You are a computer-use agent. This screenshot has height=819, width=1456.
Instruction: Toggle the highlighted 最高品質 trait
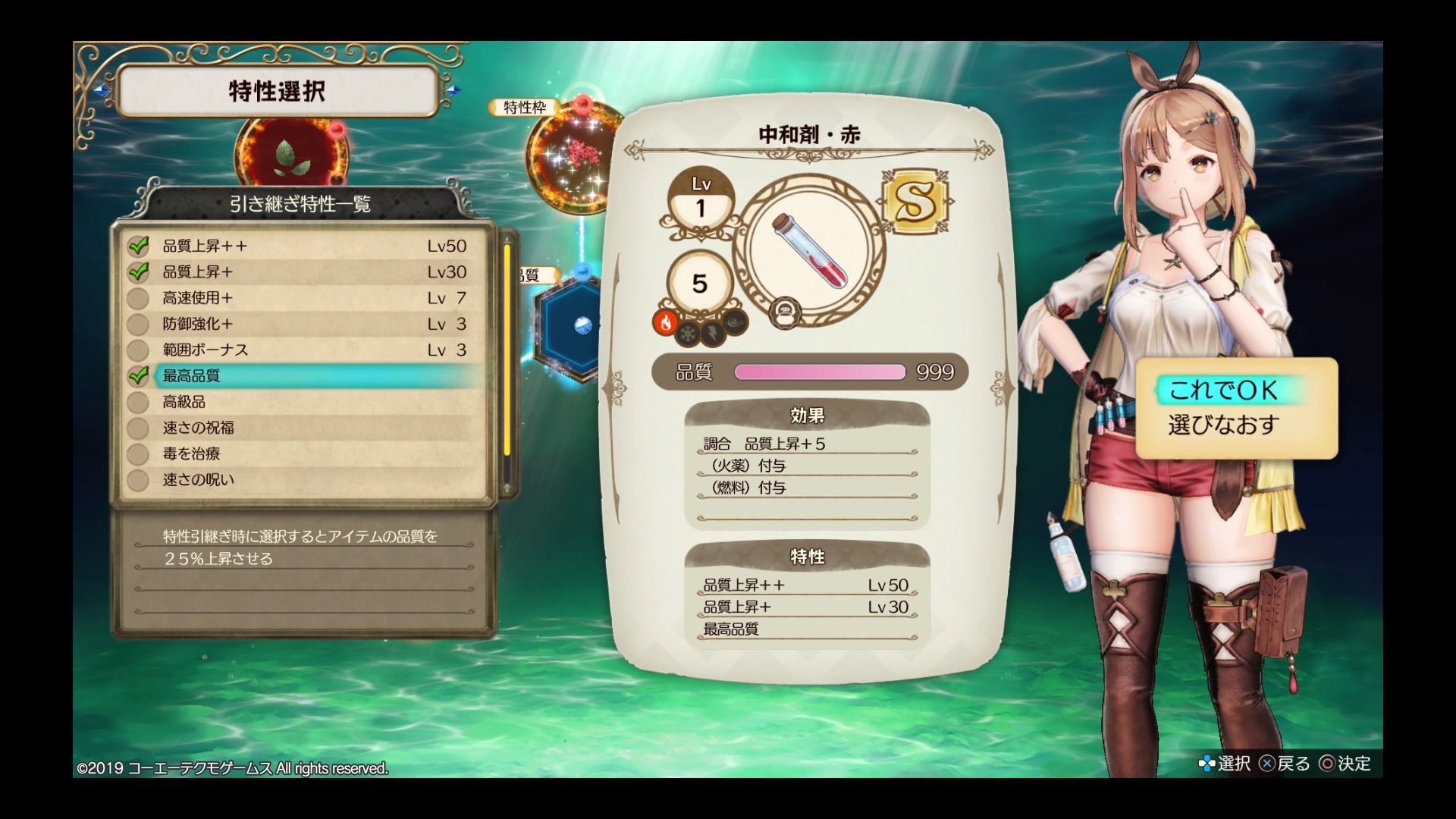tap(303, 375)
